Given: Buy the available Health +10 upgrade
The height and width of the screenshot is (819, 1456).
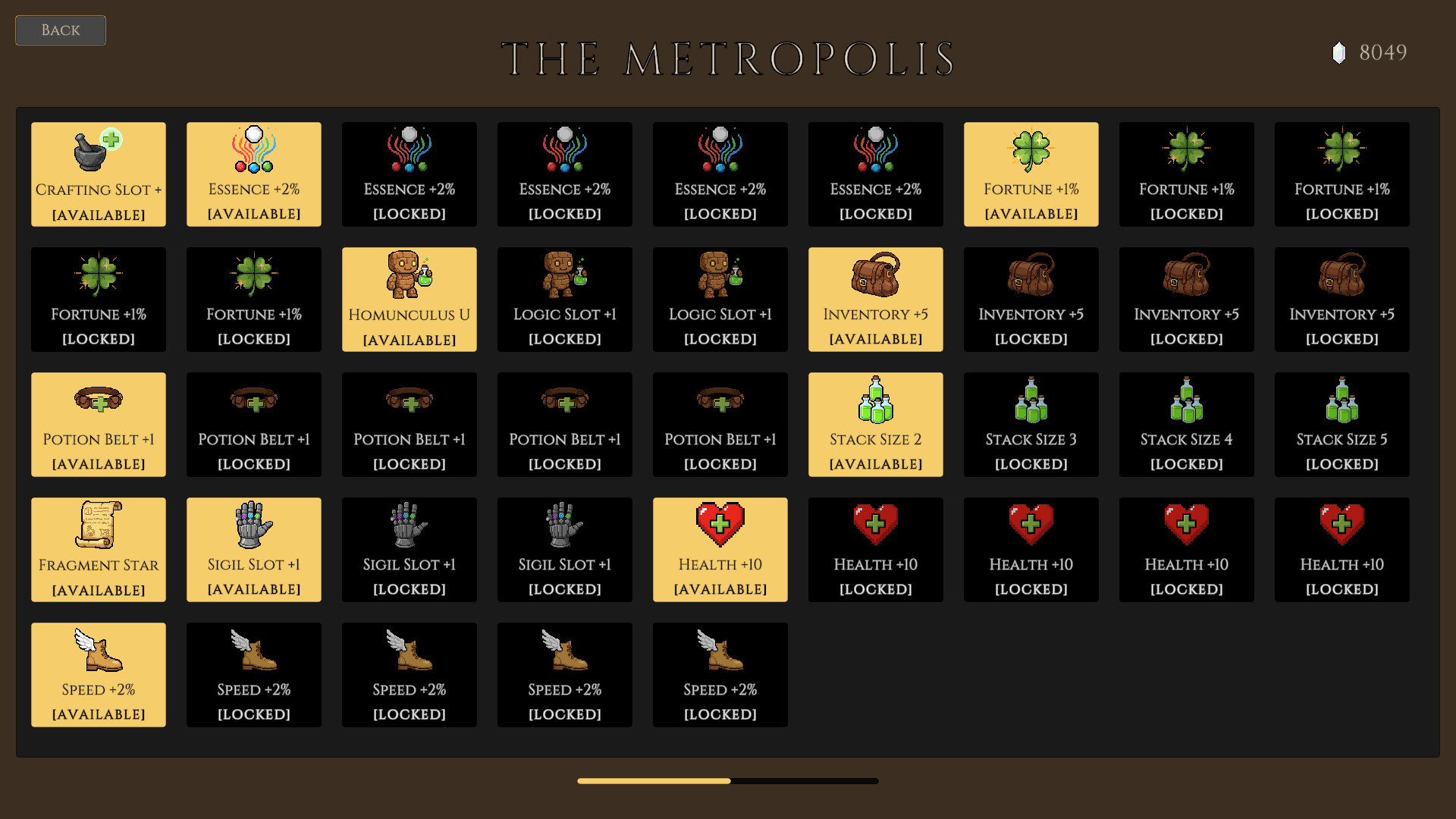Looking at the screenshot, I should coord(720,550).
